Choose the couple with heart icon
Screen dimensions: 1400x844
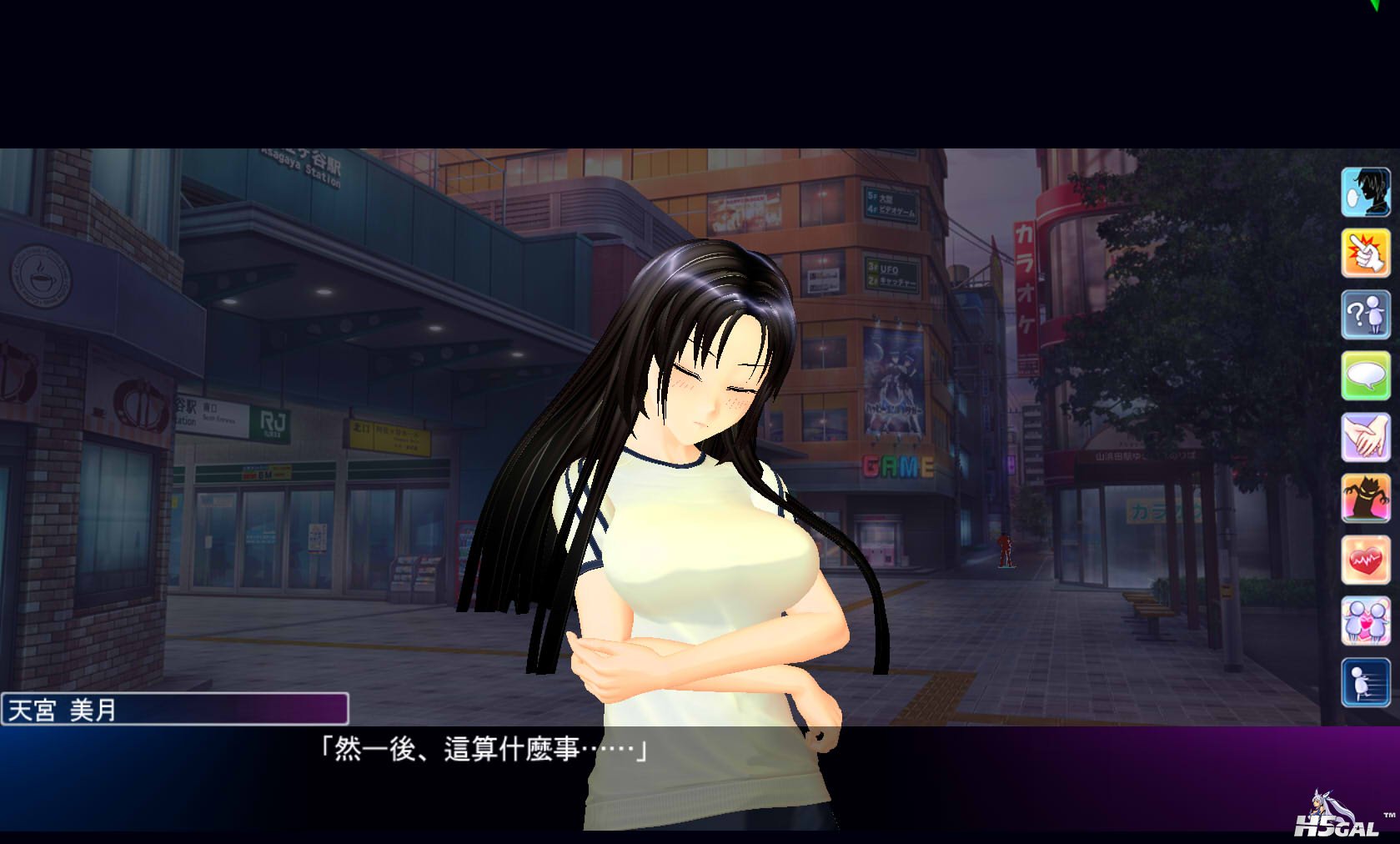click(x=1365, y=621)
